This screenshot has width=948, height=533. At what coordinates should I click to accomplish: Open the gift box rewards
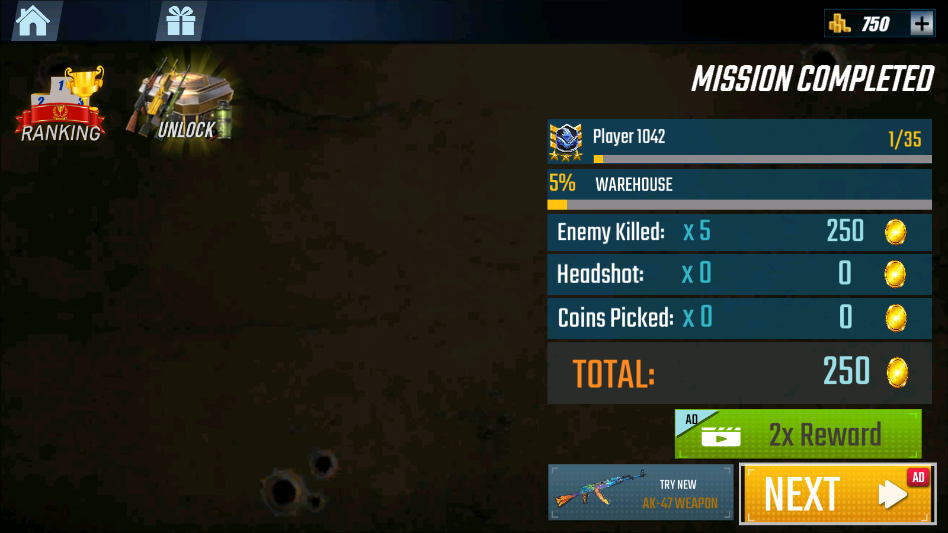[181, 20]
